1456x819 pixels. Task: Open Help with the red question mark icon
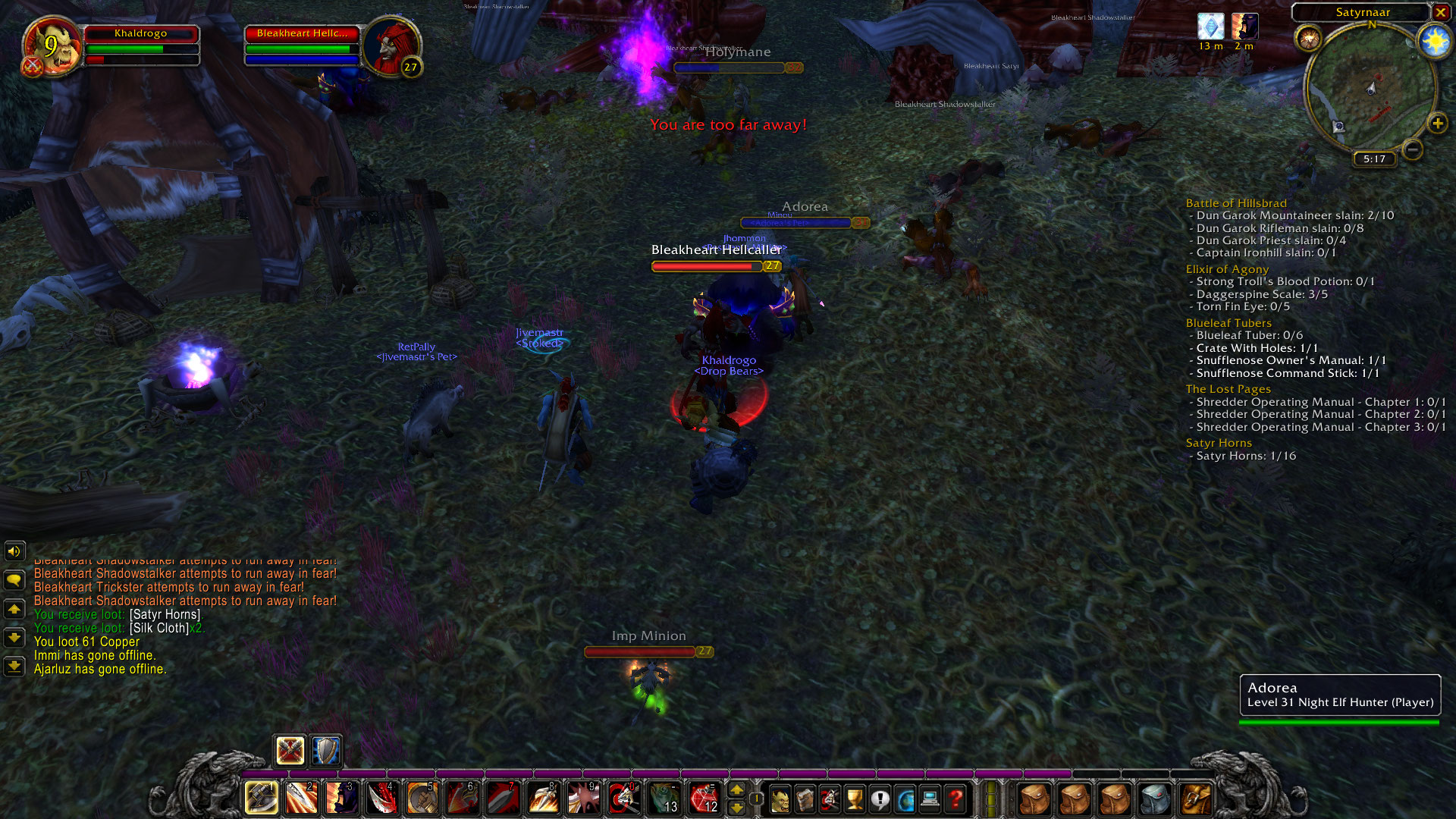click(x=955, y=798)
